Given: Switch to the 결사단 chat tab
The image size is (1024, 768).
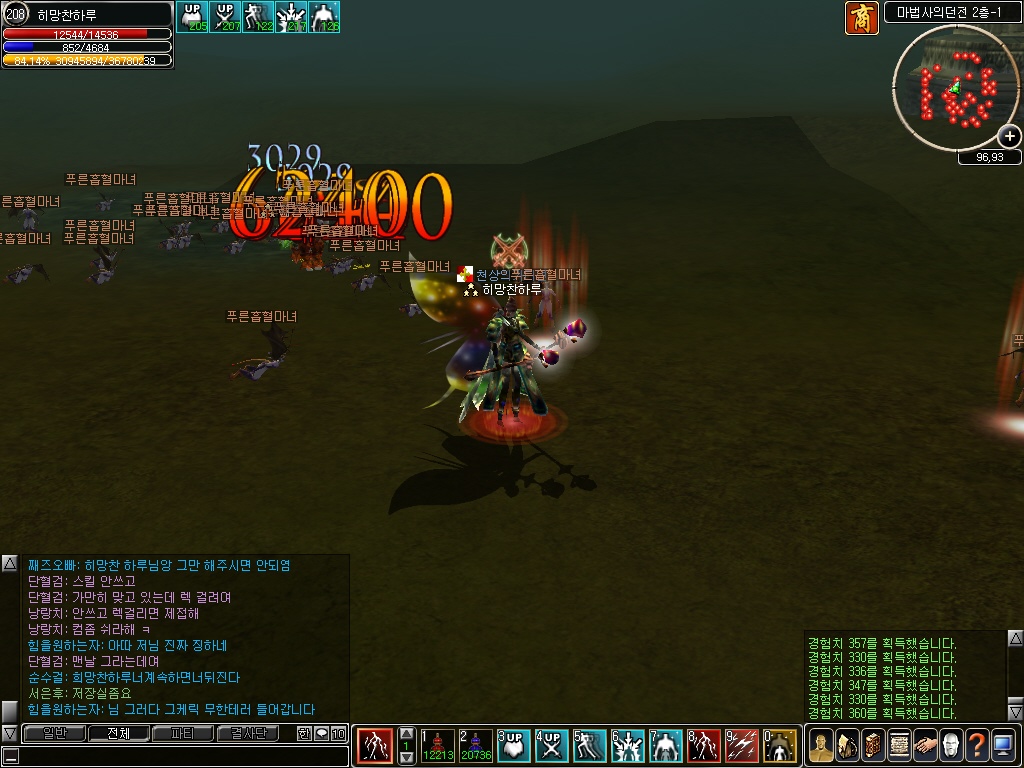Looking at the screenshot, I should 248,733.
